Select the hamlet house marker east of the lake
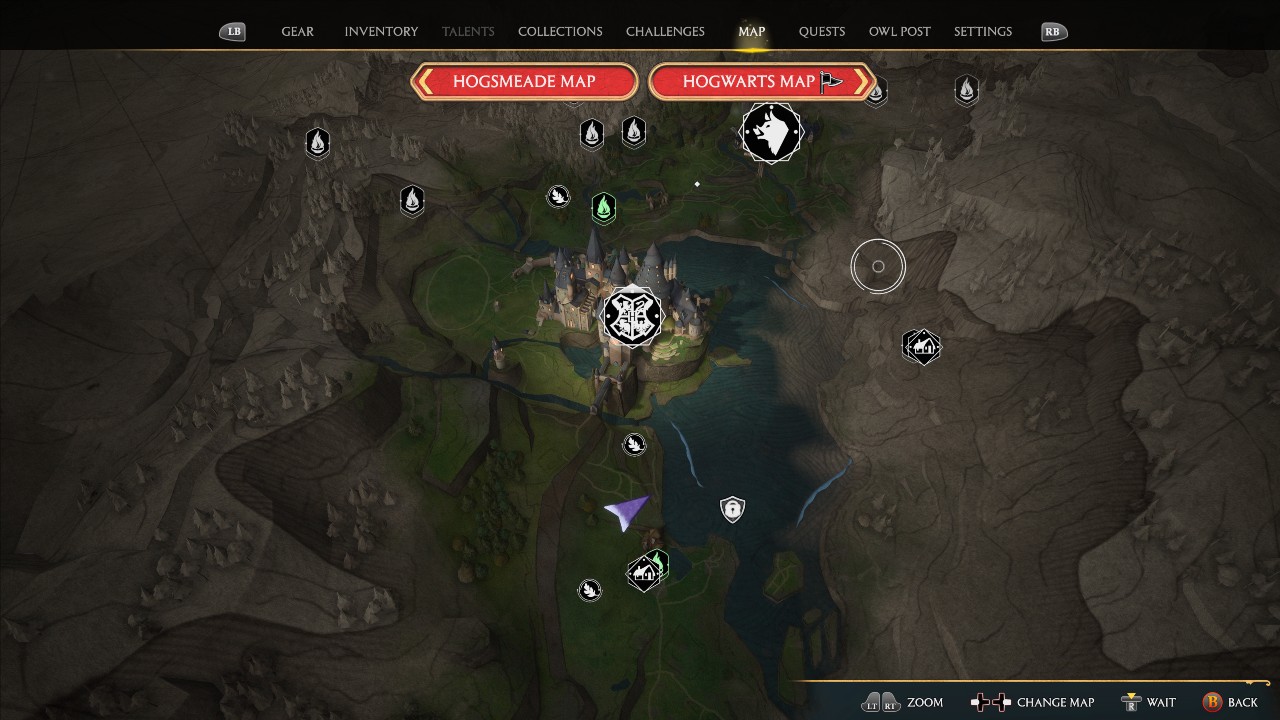 coord(921,347)
